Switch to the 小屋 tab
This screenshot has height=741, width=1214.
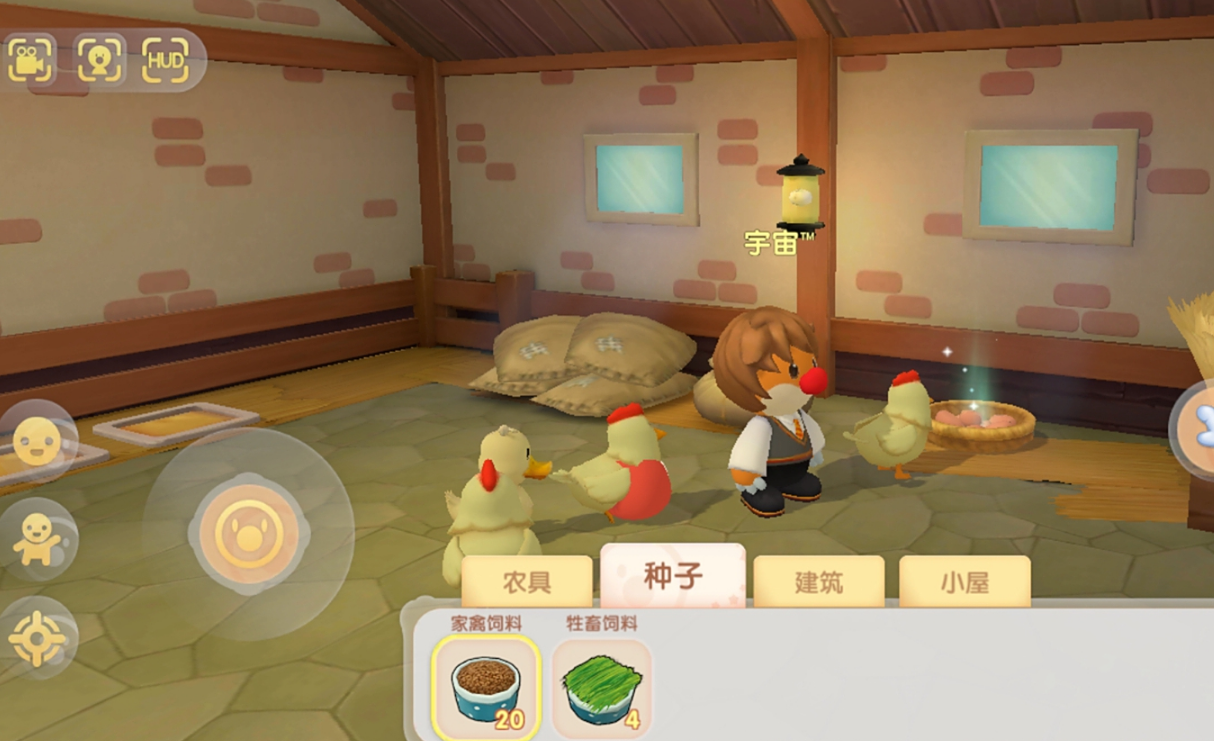[964, 582]
